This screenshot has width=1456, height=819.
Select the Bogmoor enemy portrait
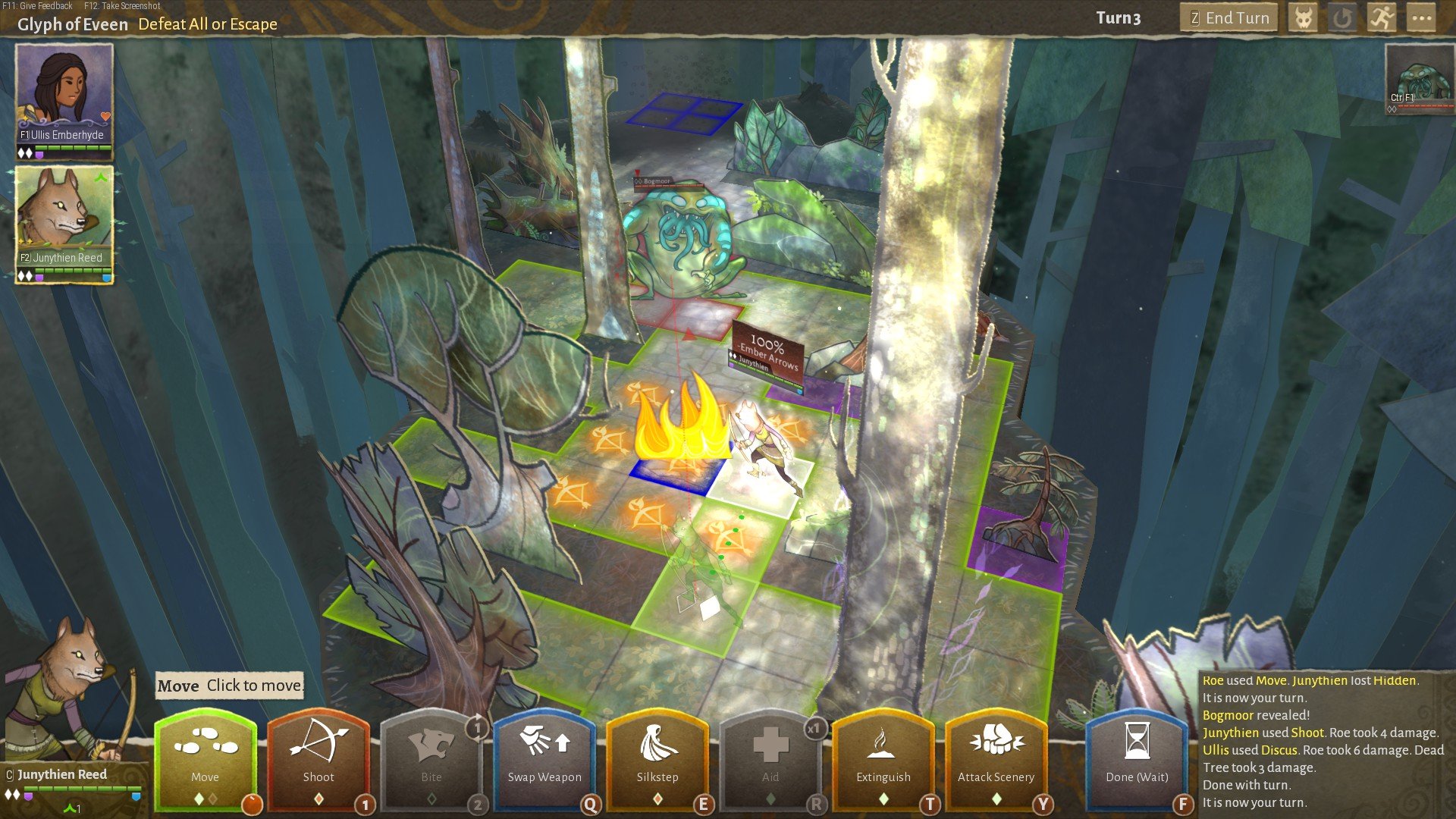click(1419, 76)
